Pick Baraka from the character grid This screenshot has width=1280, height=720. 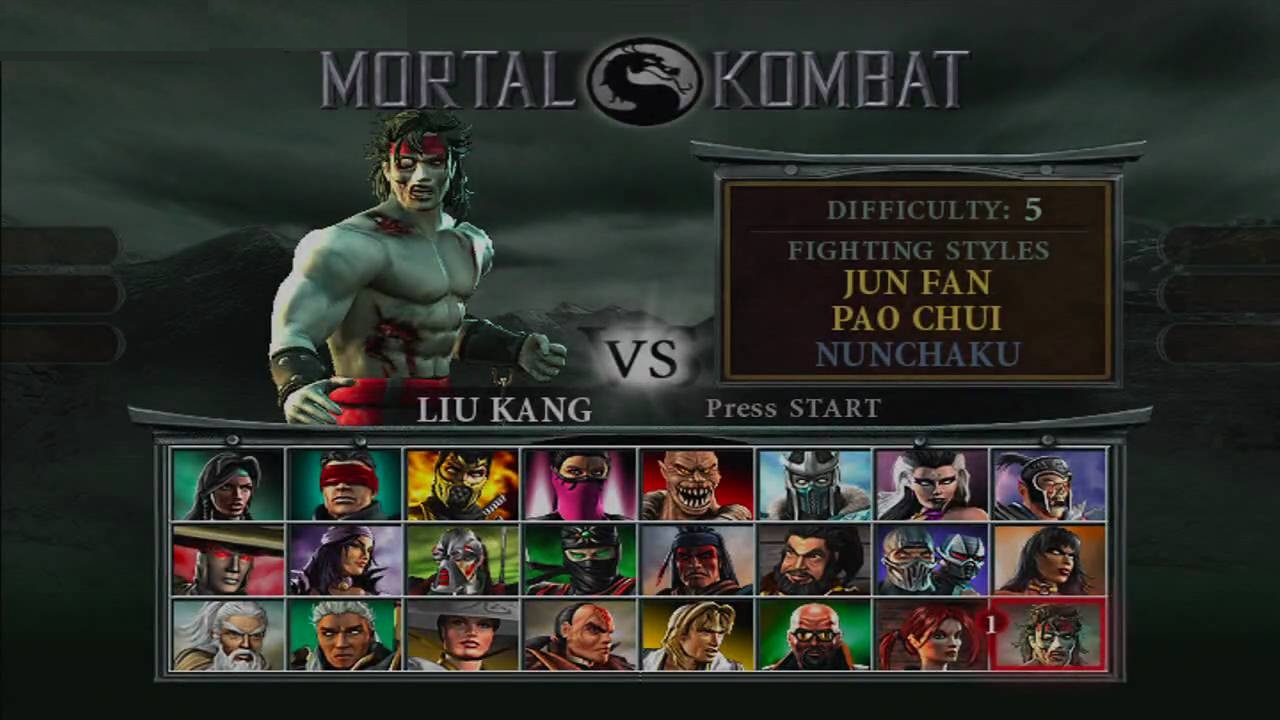pyautogui.click(x=697, y=485)
